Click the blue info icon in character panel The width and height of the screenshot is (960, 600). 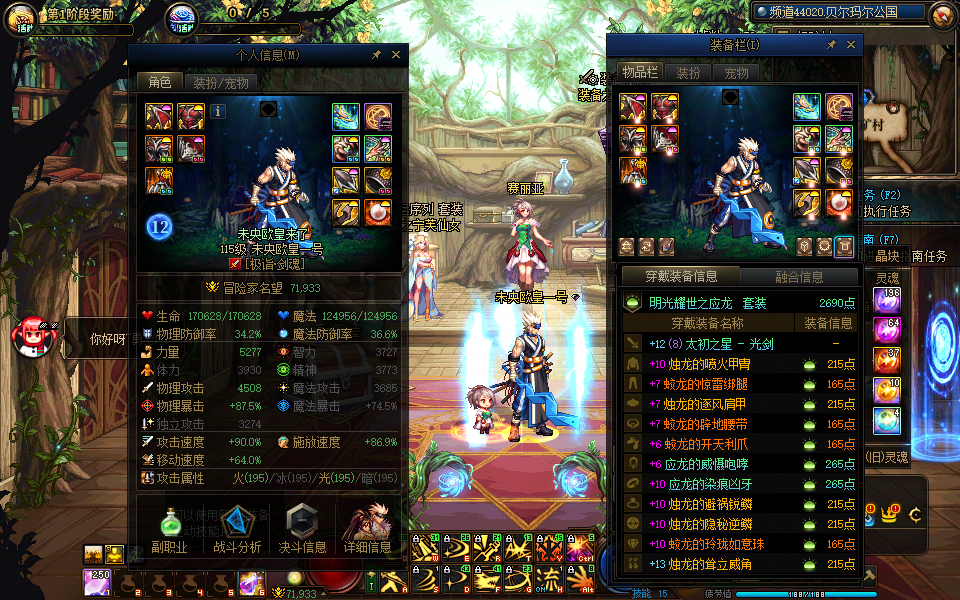(217, 111)
